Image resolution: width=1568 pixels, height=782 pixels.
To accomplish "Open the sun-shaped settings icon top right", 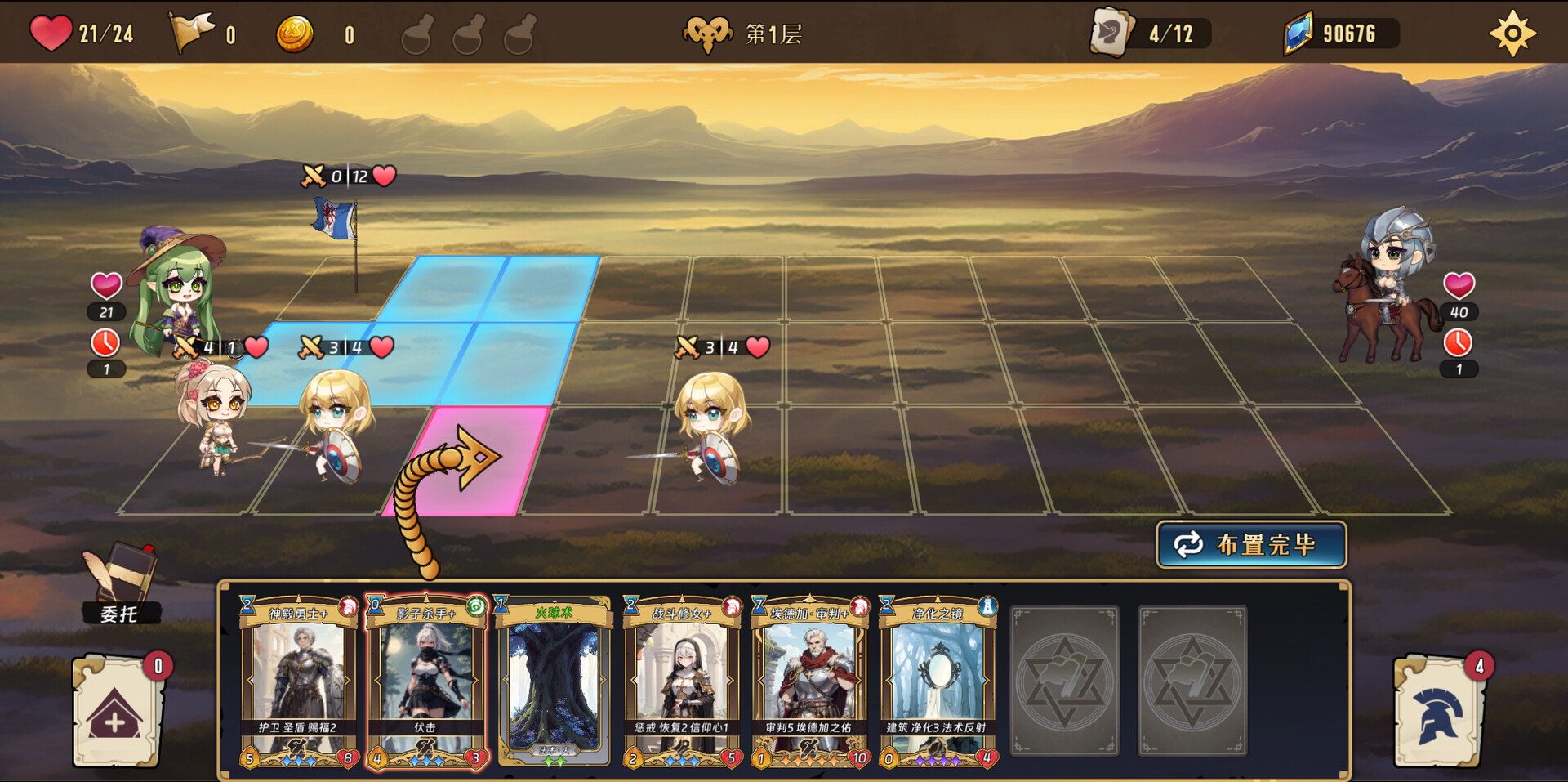I will [1514, 31].
